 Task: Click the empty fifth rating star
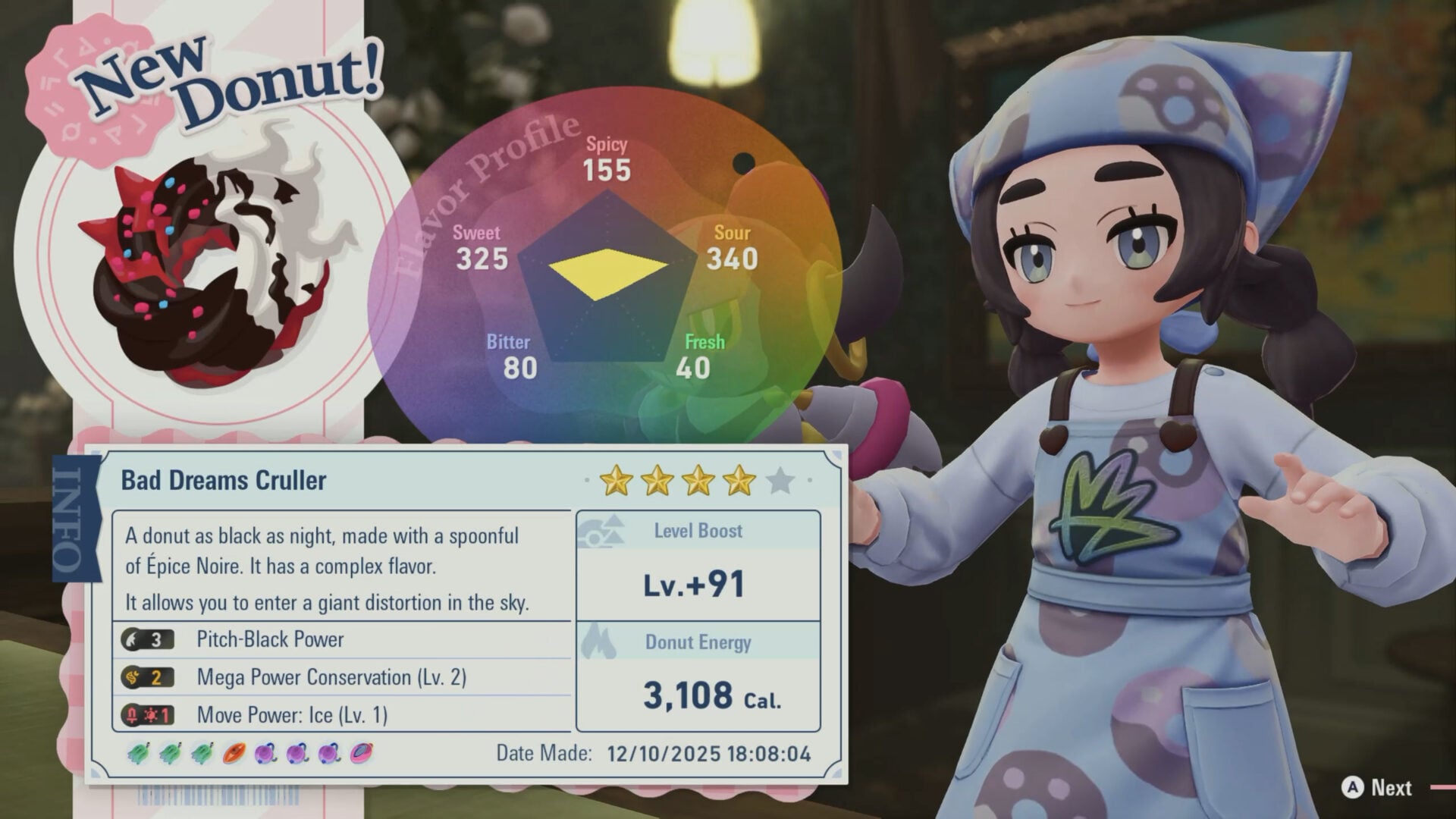click(778, 481)
